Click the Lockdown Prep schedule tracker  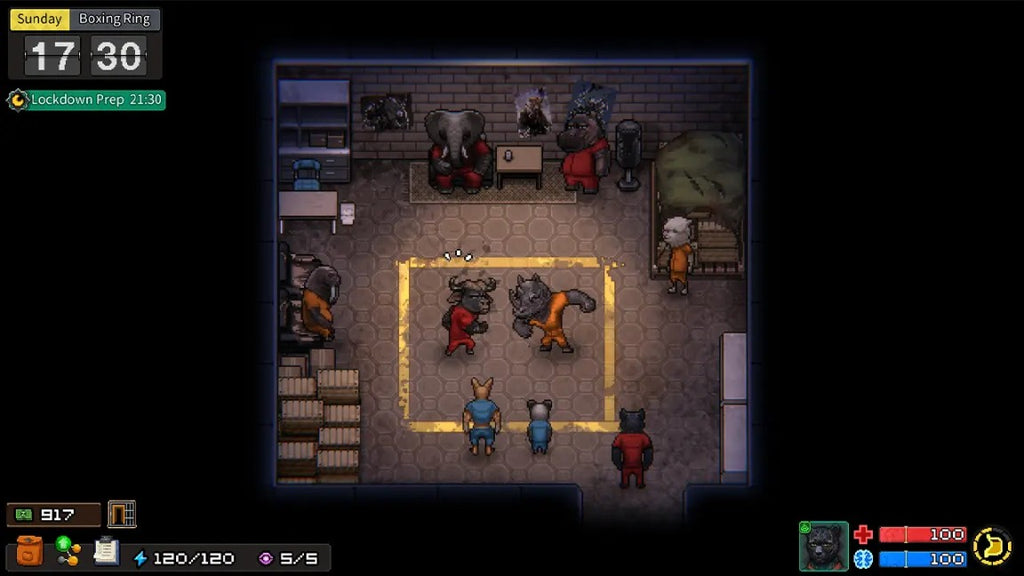pyautogui.click(x=87, y=100)
